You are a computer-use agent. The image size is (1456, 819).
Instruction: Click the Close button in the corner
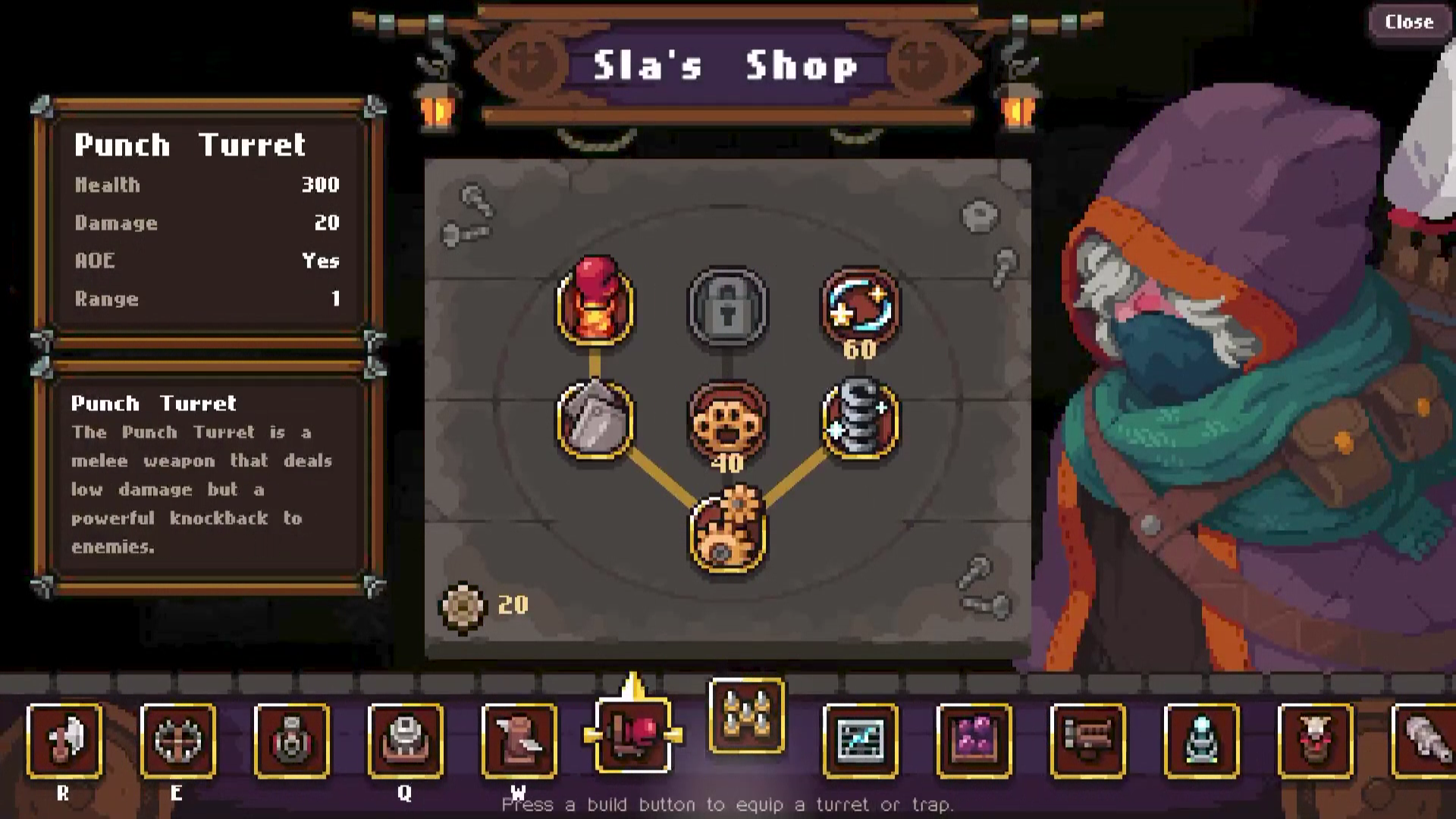pyautogui.click(x=1407, y=22)
